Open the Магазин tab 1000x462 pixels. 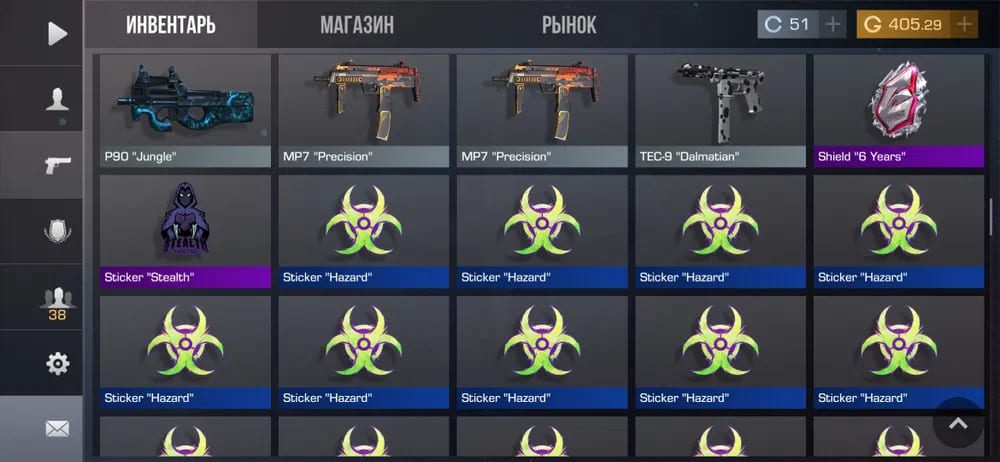tap(357, 25)
